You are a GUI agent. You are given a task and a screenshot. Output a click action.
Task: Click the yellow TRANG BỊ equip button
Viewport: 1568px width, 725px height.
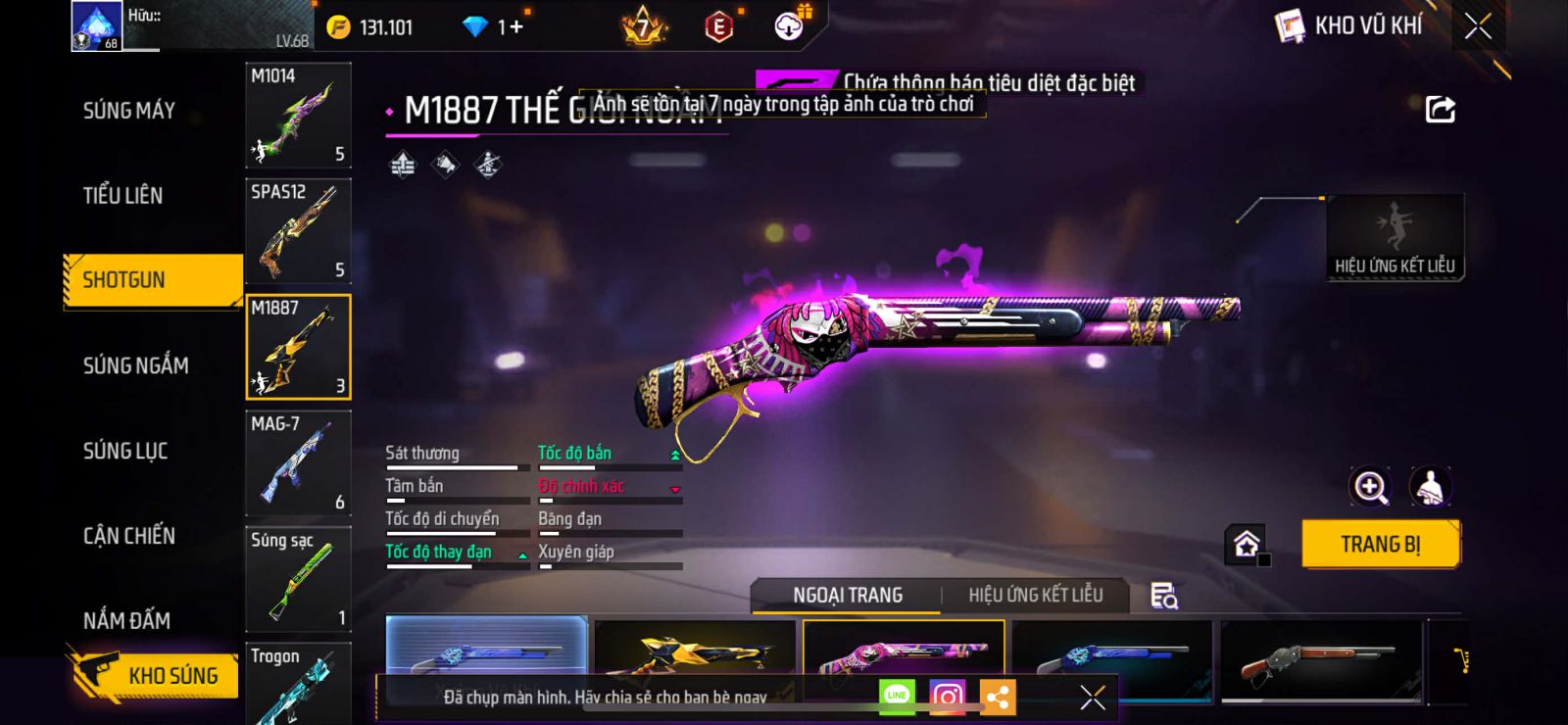(x=1380, y=545)
